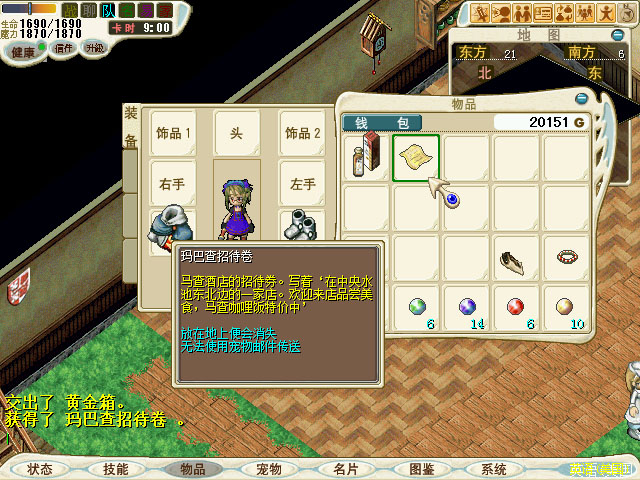The image size is (640, 480).
Task: Select the bottle and box food item
Action: click(366, 158)
